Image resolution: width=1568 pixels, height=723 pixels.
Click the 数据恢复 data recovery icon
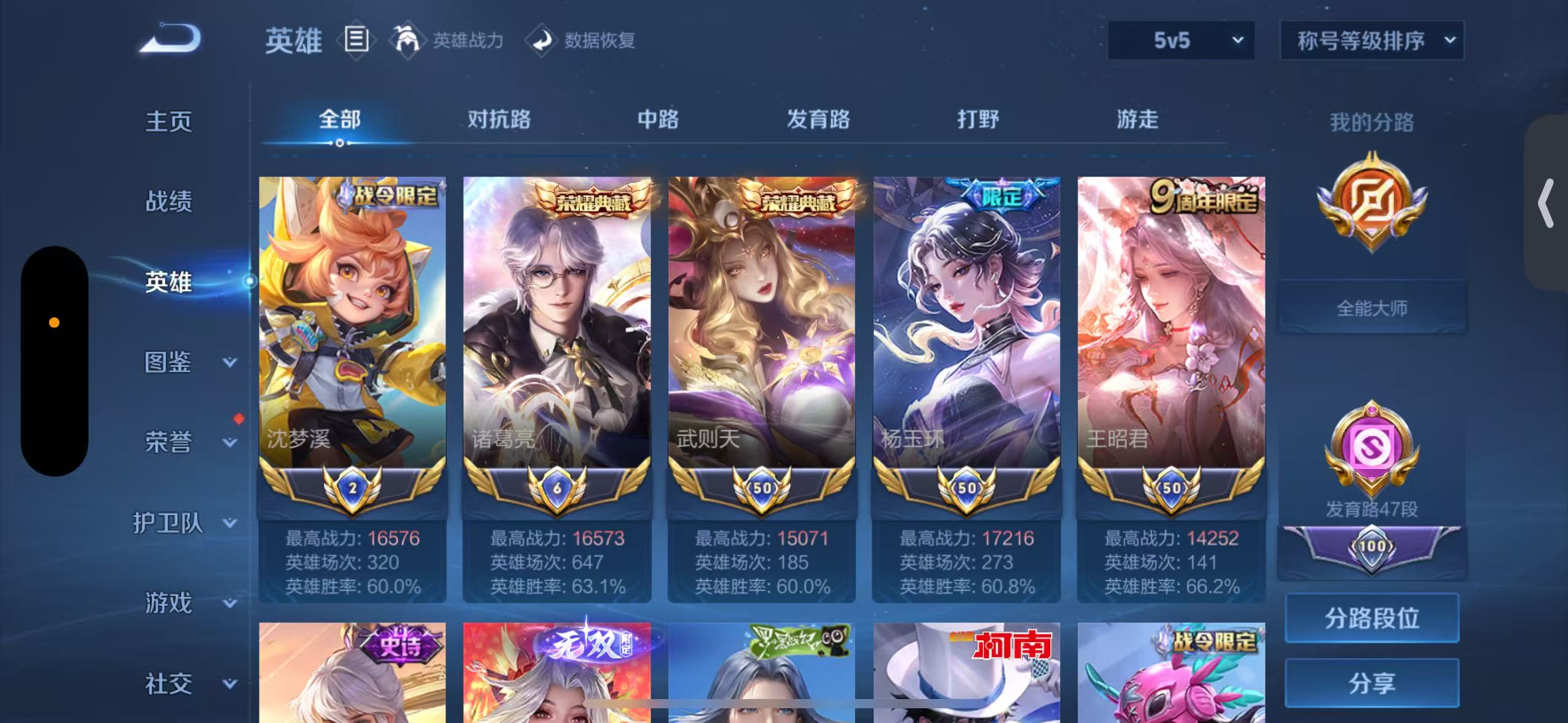click(x=541, y=41)
